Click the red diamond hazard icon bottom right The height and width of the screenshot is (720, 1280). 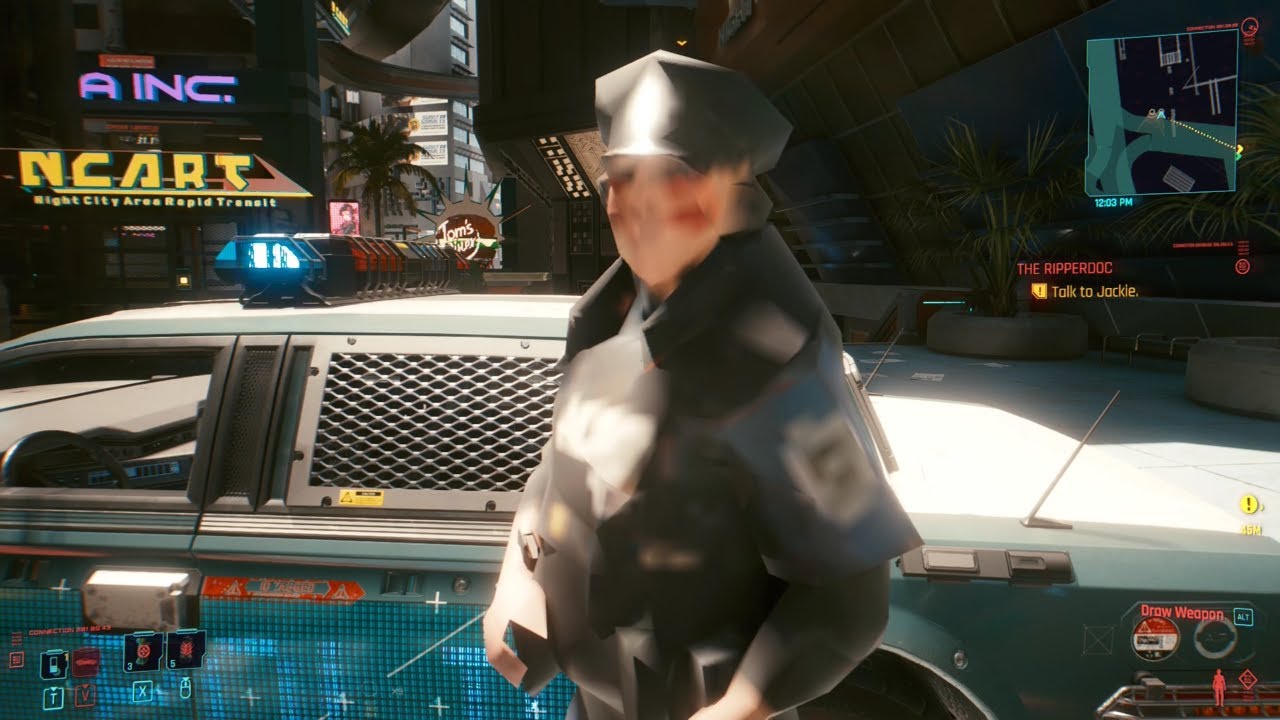click(x=1247, y=678)
